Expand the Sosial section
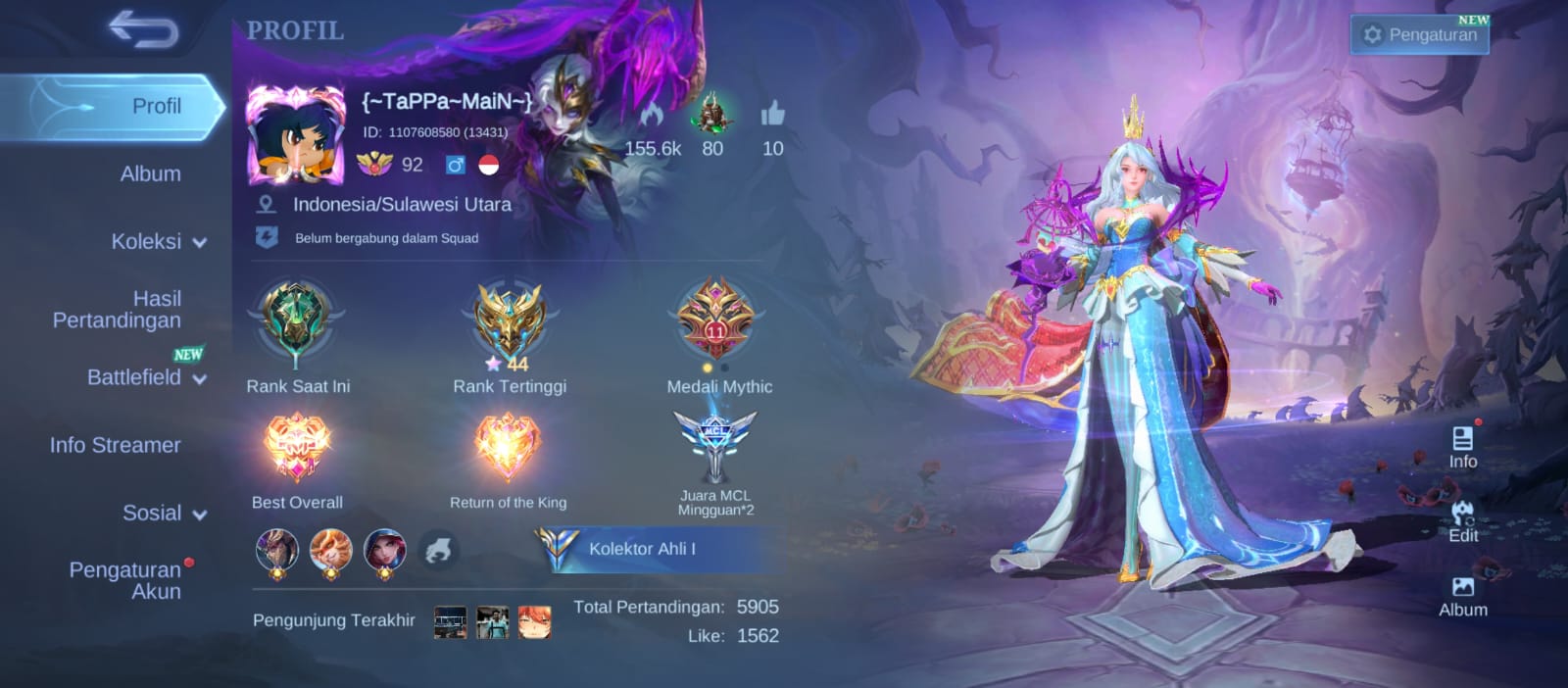The width and height of the screenshot is (1568, 688). pyautogui.click(x=163, y=514)
